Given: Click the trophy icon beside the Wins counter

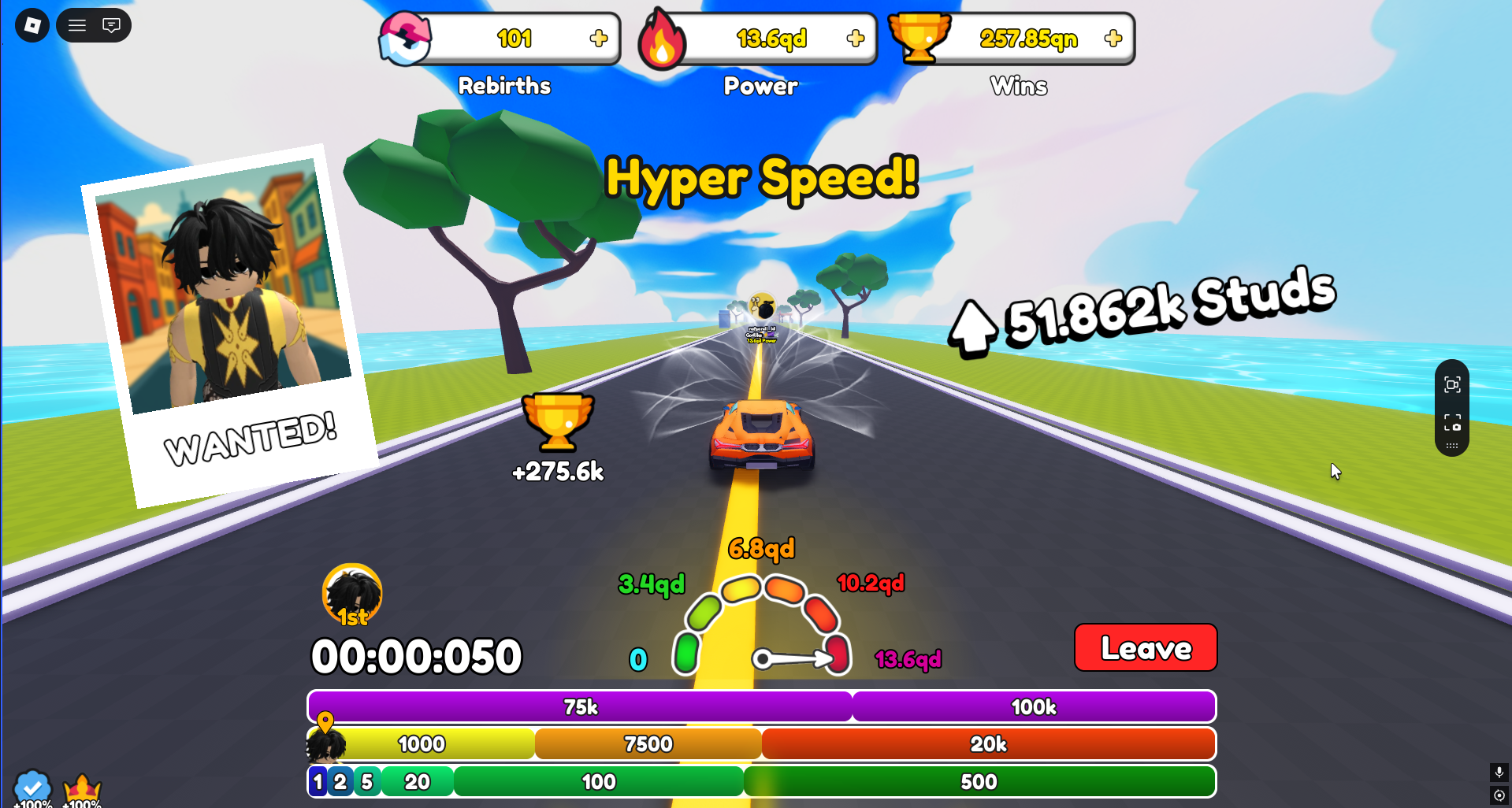Looking at the screenshot, I should (x=922, y=37).
